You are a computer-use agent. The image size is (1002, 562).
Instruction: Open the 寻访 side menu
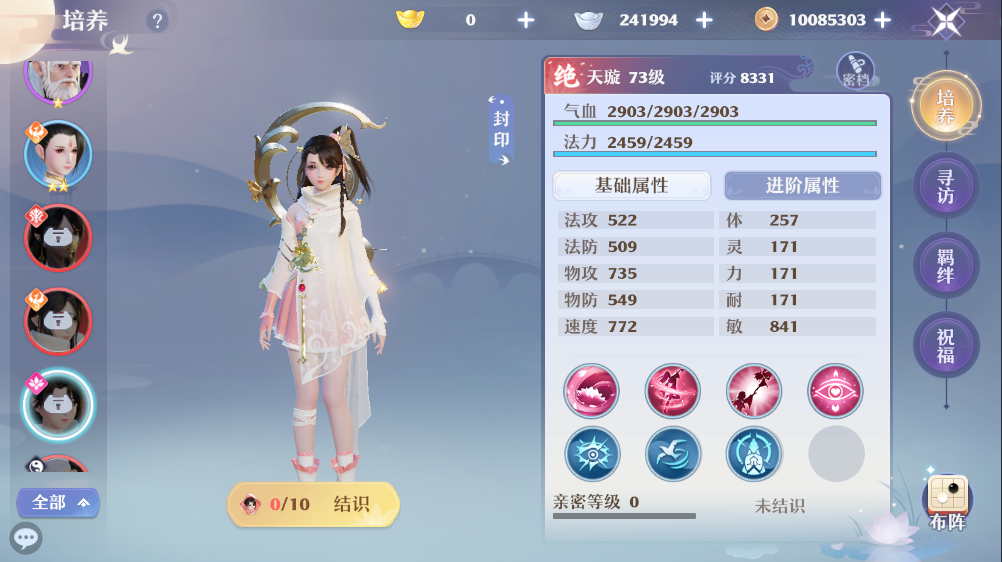pyautogui.click(x=945, y=186)
